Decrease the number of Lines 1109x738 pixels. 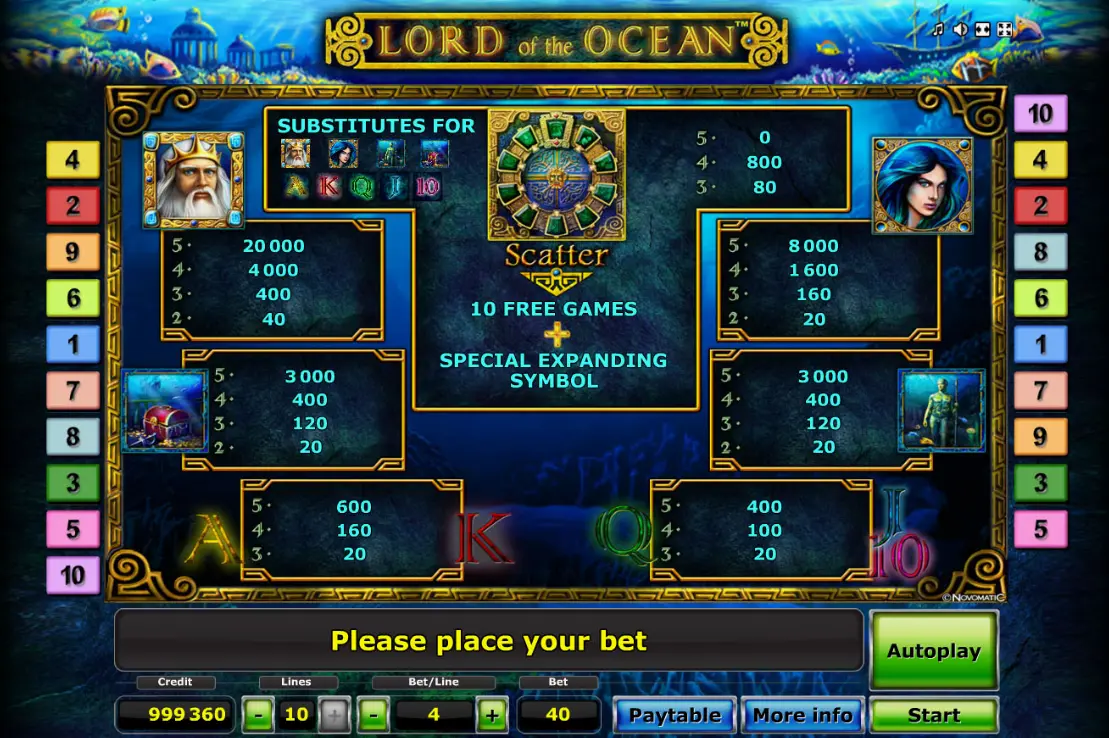[x=258, y=716]
